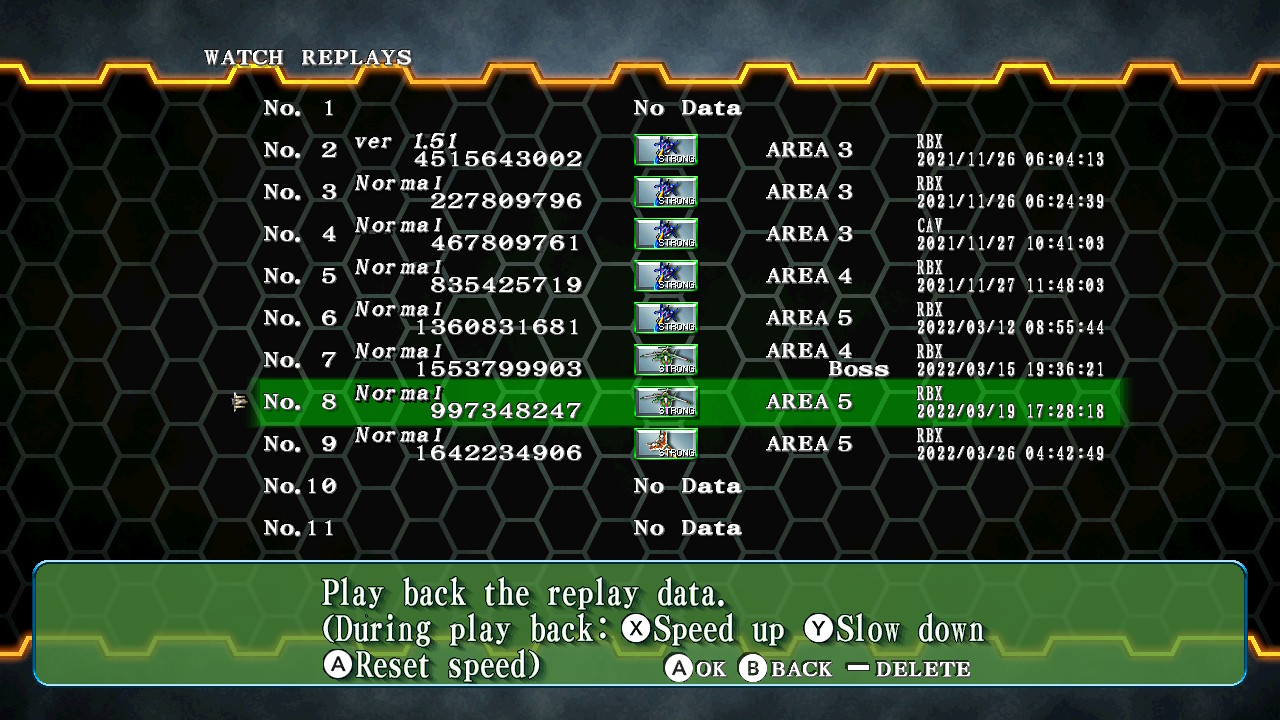The image size is (1280, 720).
Task: Pick replay No. 6 scoring 1360831681
Action: tap(690, 318)
